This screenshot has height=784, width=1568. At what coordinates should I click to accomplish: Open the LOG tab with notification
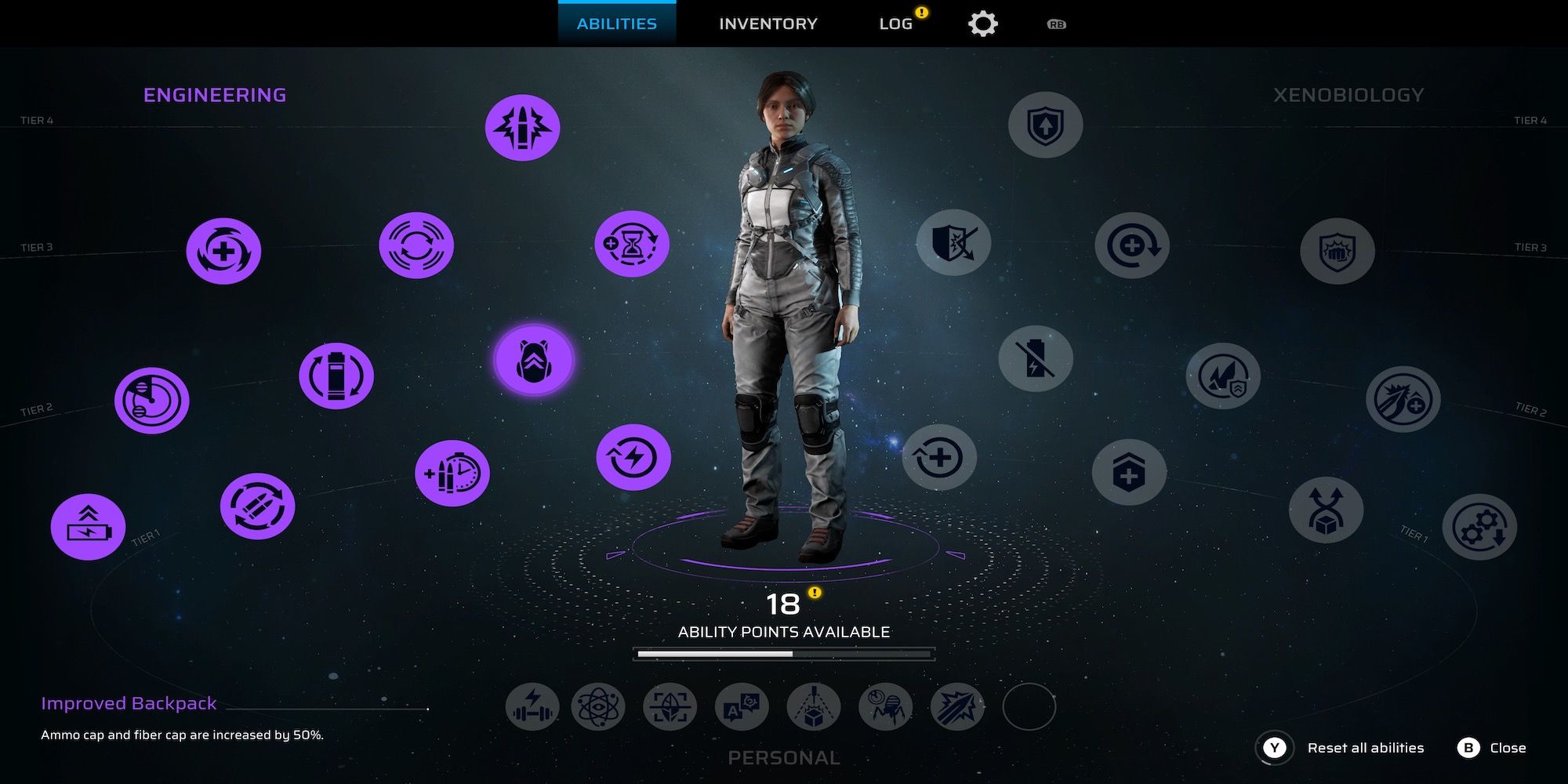(894, 23)
